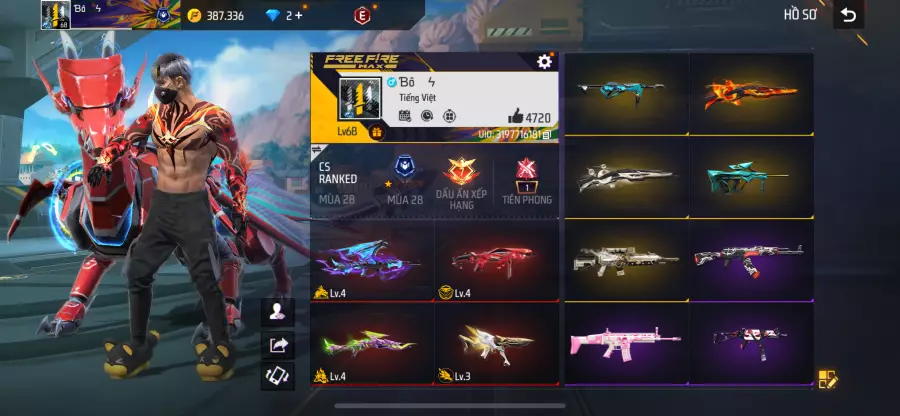Edit the weapon showcase layout
This screenshot has height=416, width=900.
click(827, 379)
